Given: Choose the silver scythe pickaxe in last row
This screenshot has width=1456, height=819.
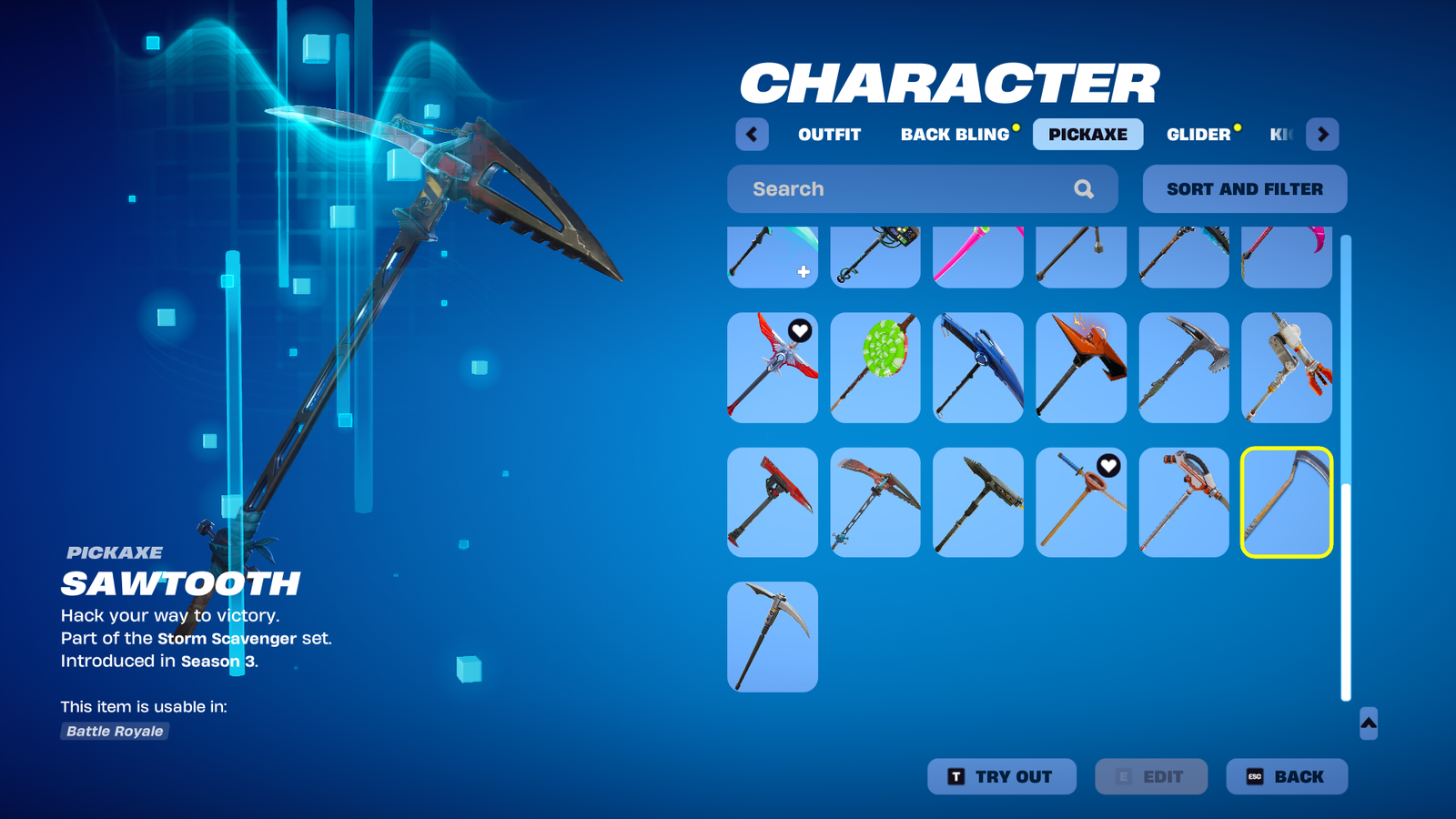Looking at the screenshot, I should point(773,637).
